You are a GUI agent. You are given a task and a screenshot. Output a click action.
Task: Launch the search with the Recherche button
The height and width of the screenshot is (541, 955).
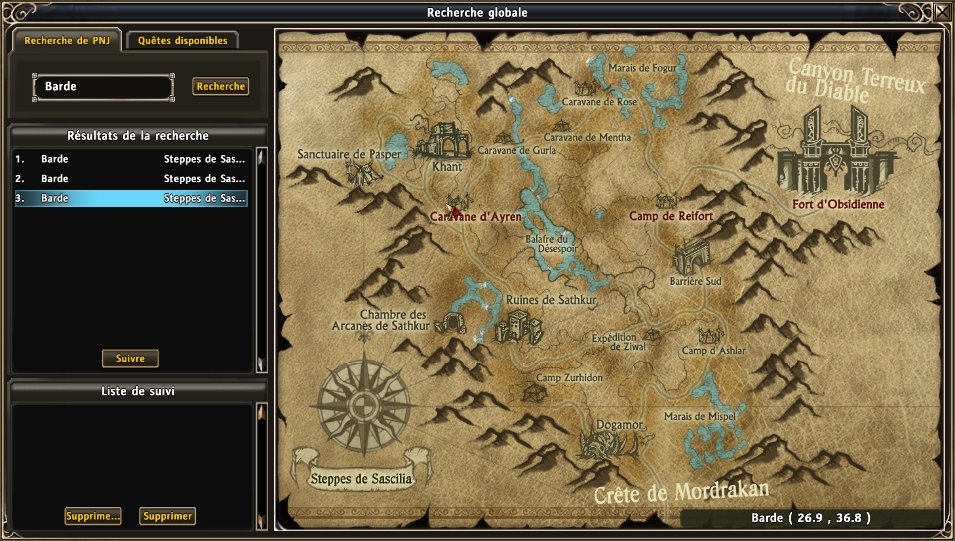(x=221, y=87)
